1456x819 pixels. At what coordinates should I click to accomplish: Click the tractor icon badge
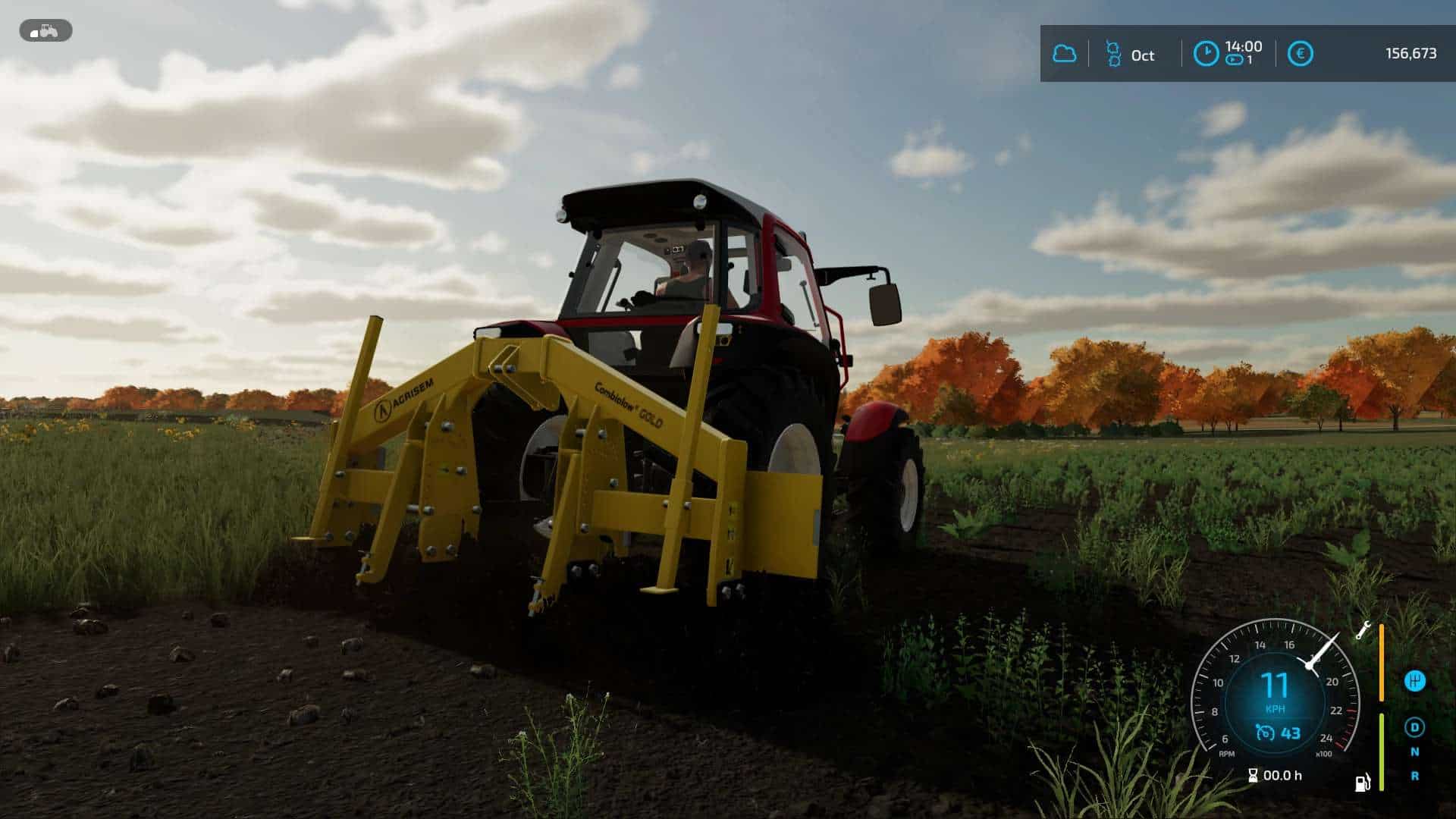point(45,31)
